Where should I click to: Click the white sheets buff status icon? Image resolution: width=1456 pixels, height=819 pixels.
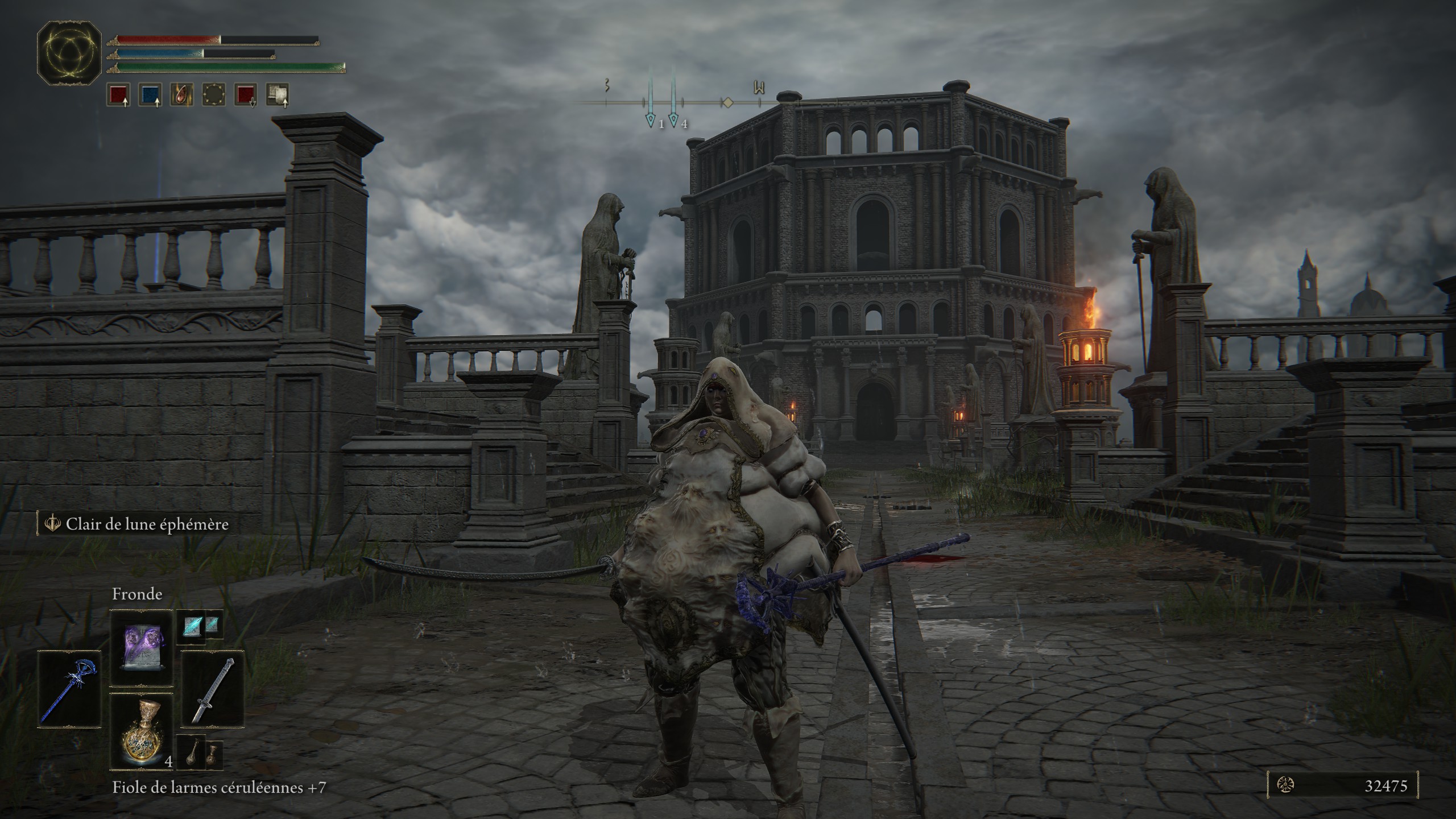[278, 95]
